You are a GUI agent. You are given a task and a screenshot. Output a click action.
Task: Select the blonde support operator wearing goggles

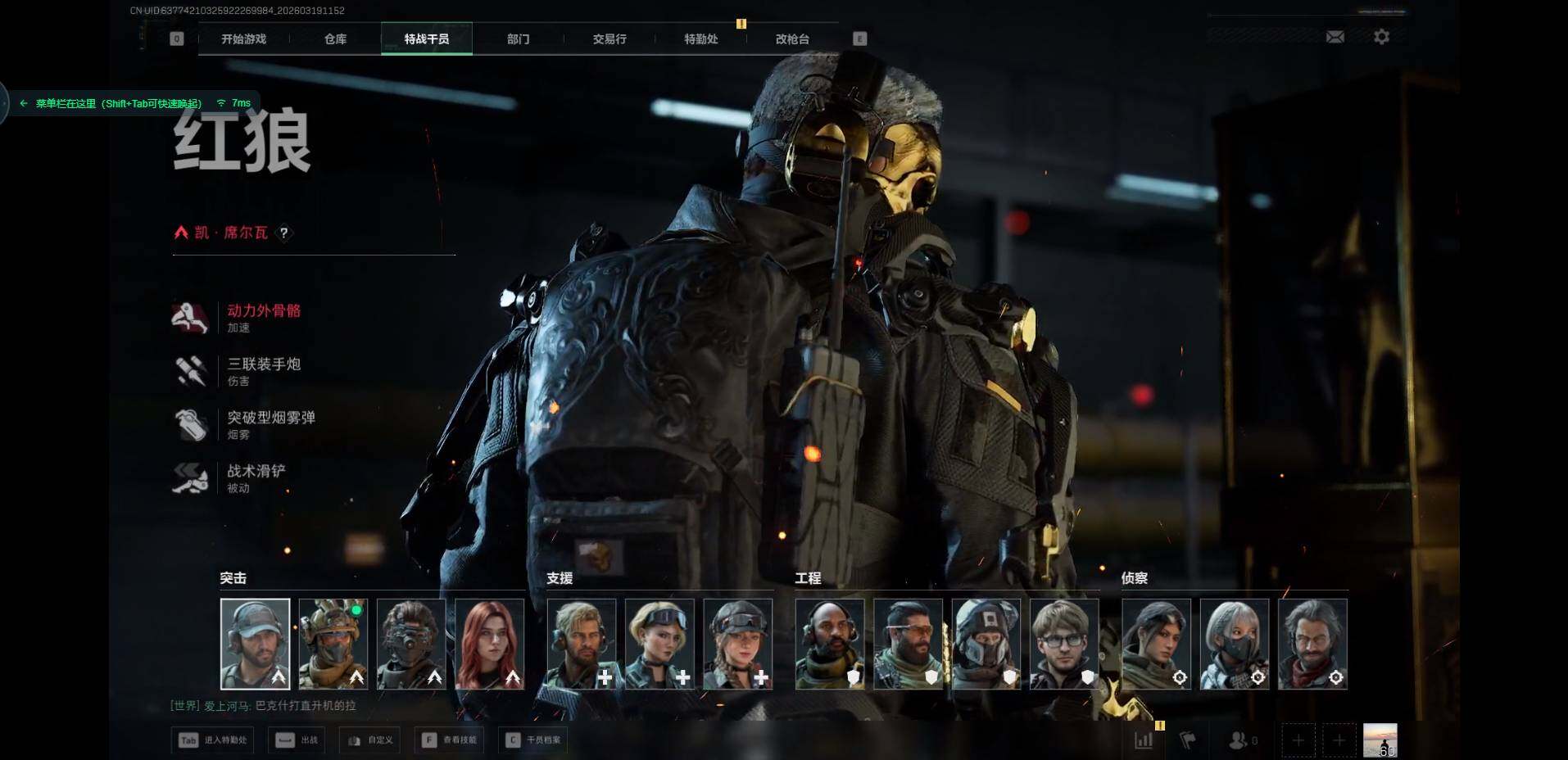point(659,644)
